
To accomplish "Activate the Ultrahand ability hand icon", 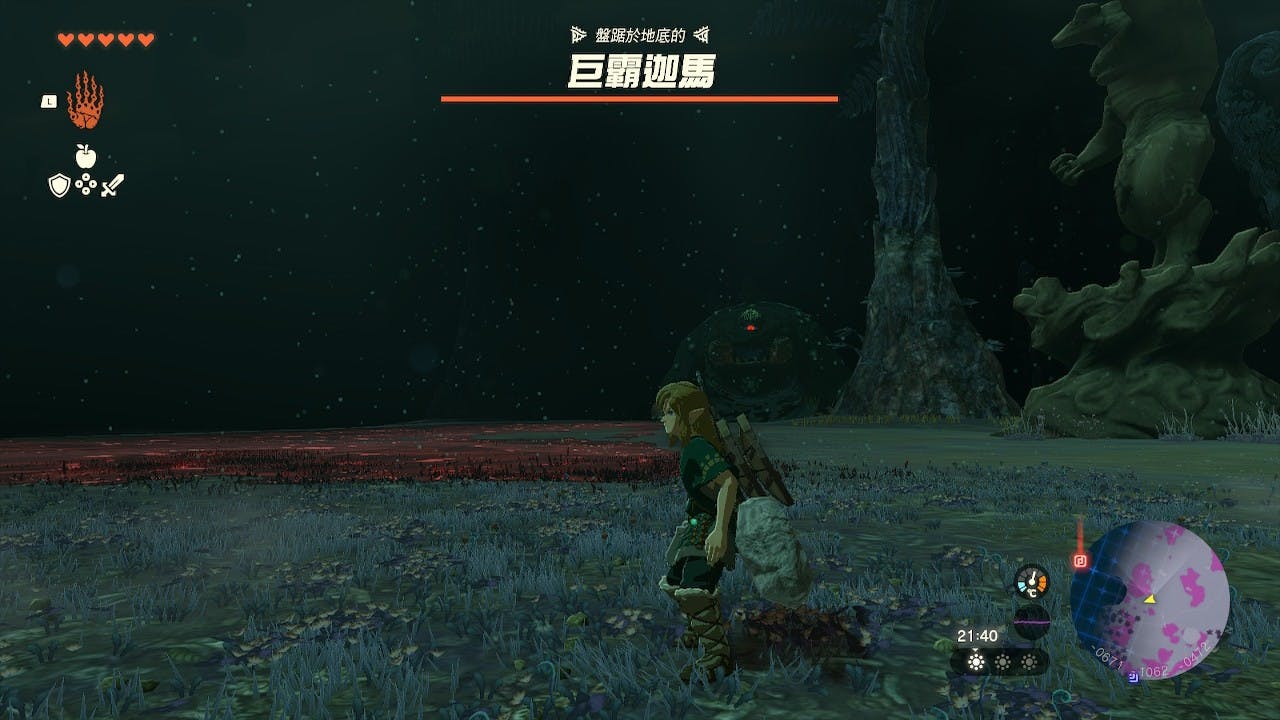I will click(85, 101).
